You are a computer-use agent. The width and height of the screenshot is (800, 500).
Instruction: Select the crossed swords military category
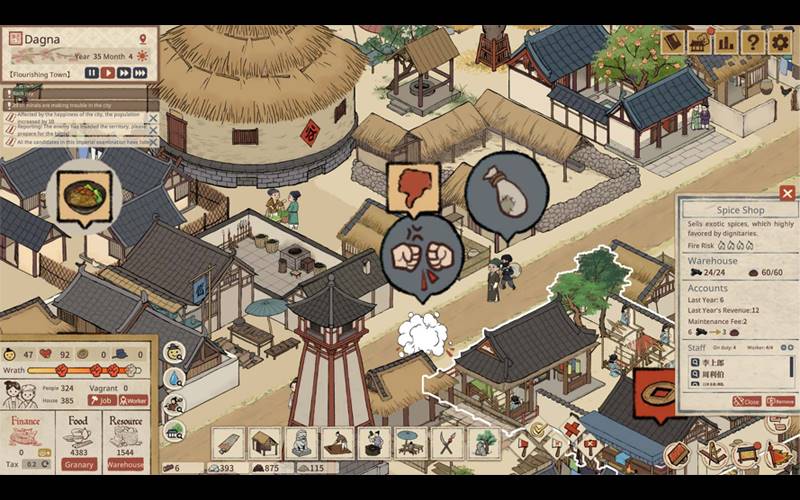point(445,443)
